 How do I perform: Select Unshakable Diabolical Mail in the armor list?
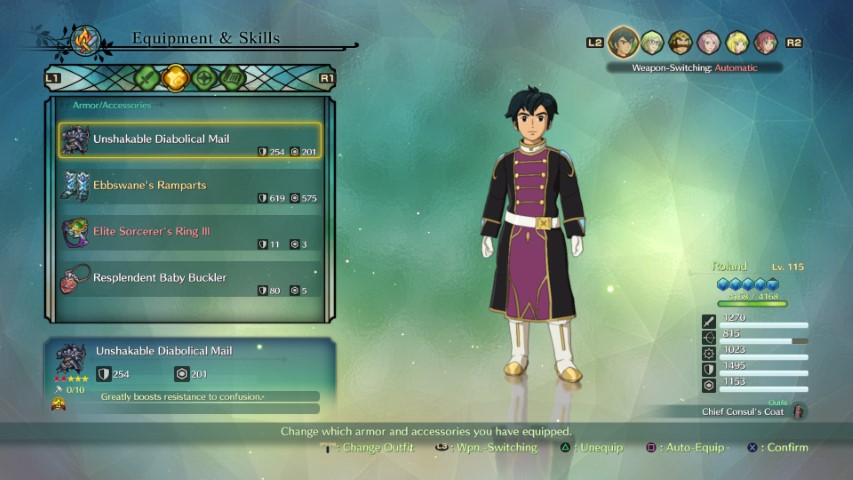(x=190, y=141)
